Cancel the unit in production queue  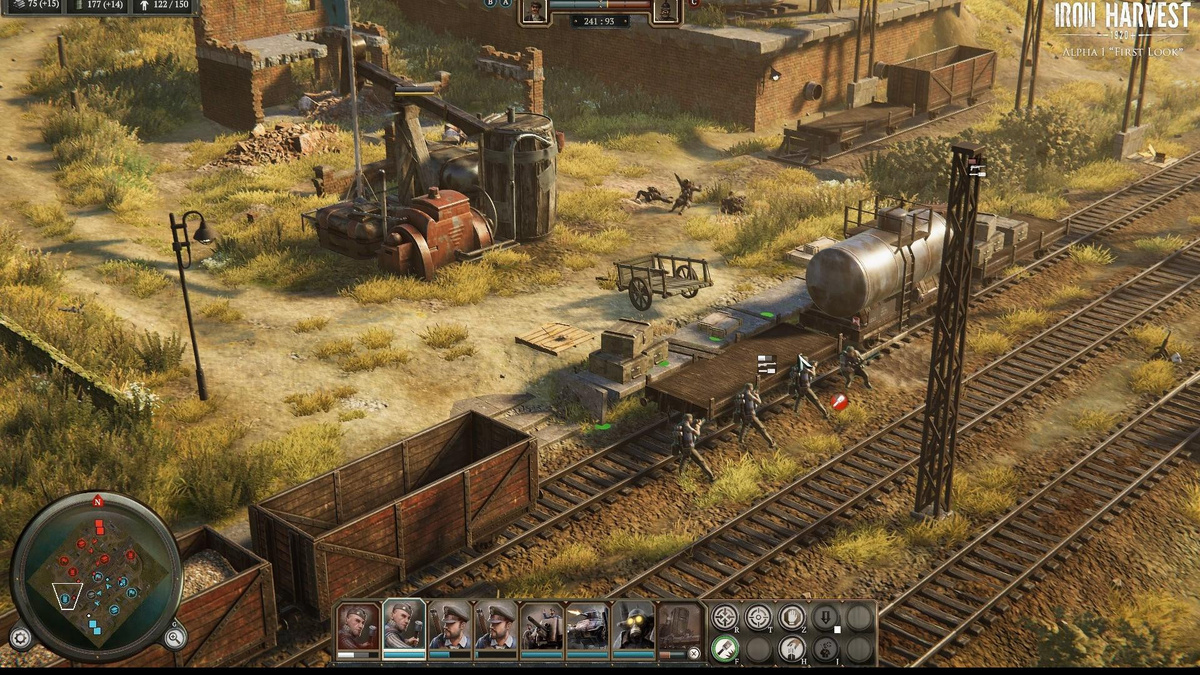click(x=694, y=653)
